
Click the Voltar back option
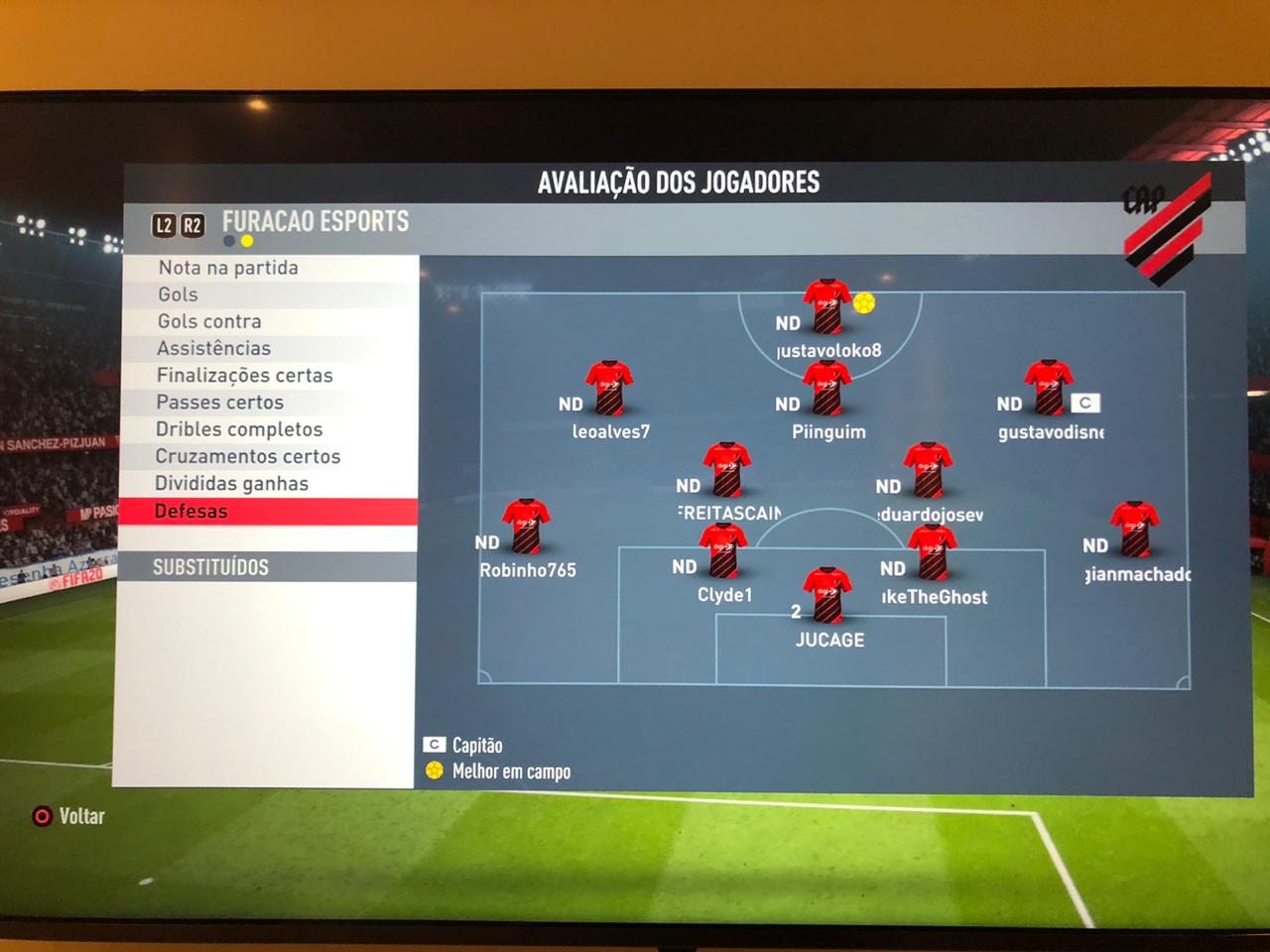[68, 816]
